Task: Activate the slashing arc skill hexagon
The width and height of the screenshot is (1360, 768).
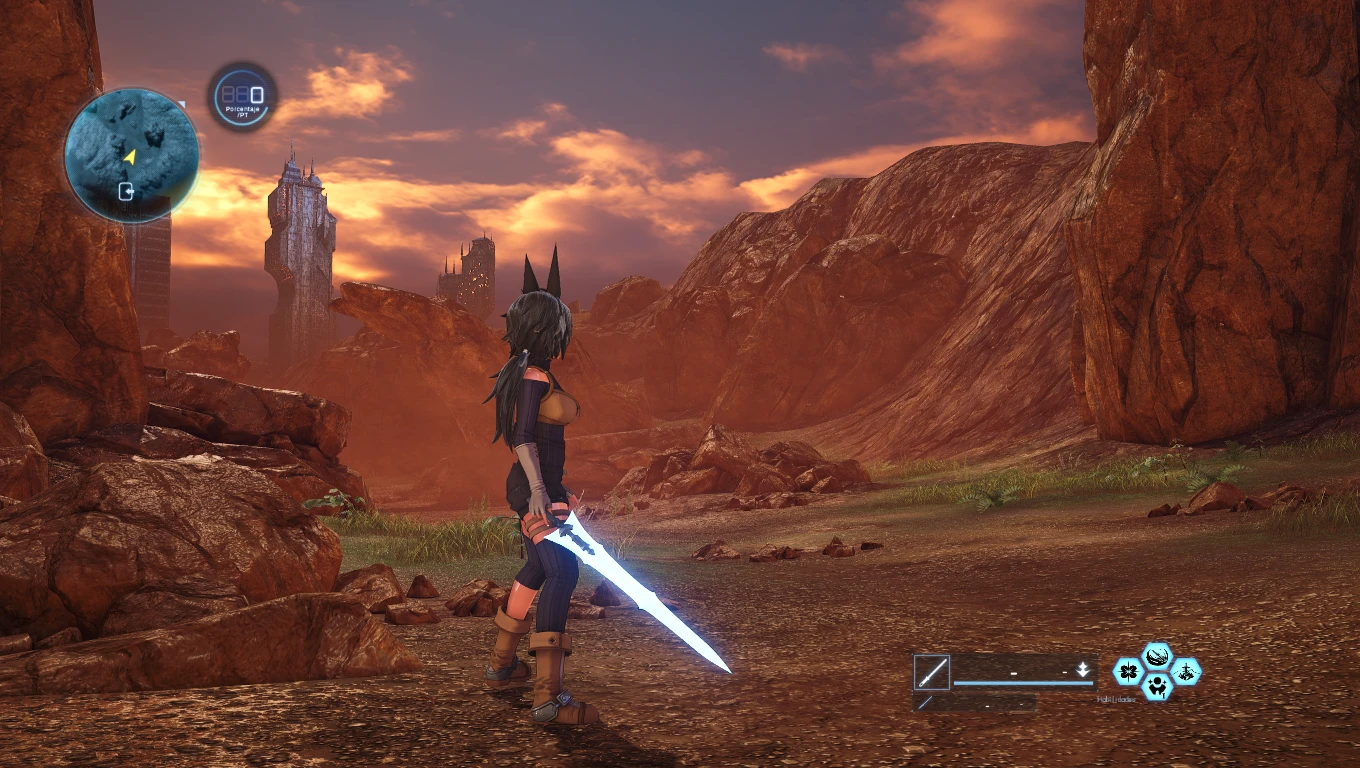Action: [x=1158, y=657]
